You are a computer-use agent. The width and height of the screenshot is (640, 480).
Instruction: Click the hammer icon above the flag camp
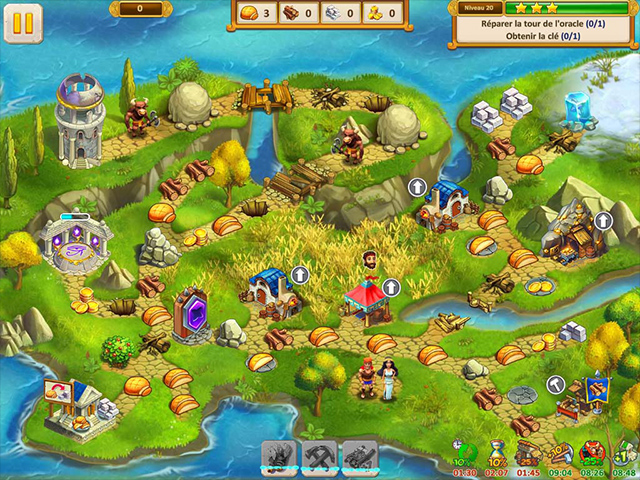point(557,385)
